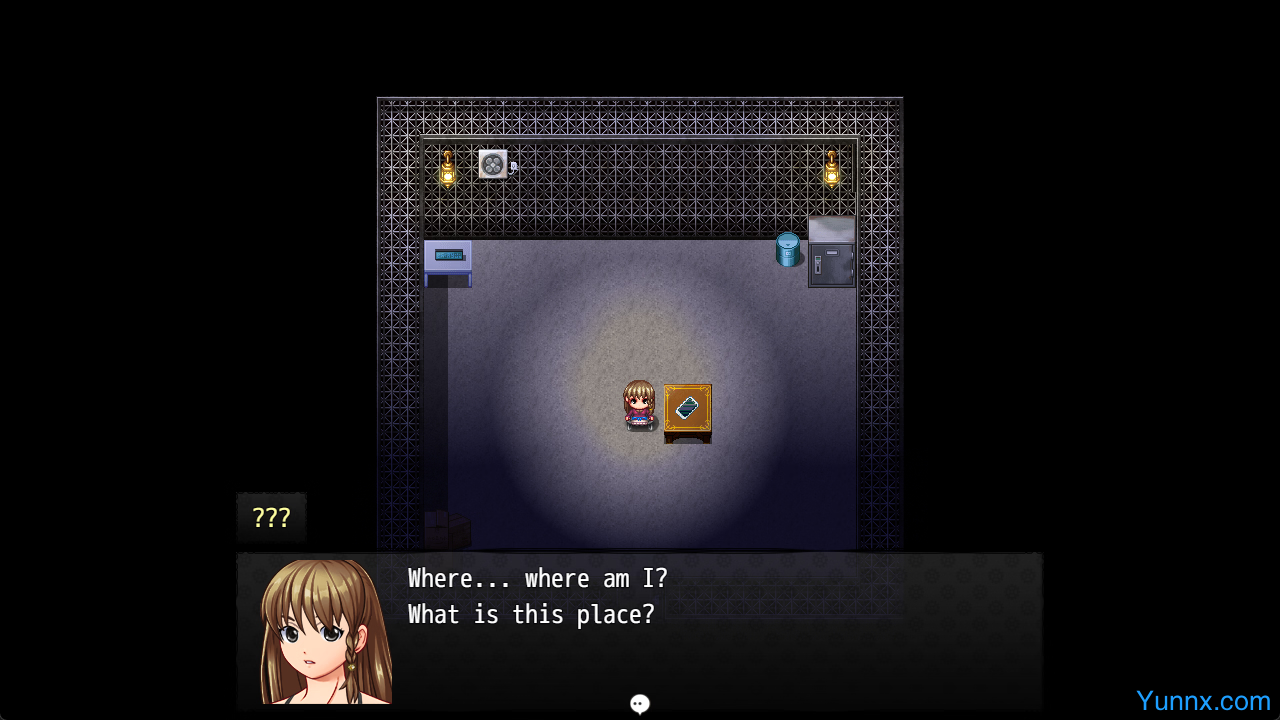Click the speech-bubble continue indicator
This screenshot has height=720, width=1280.
pos(640,704)
